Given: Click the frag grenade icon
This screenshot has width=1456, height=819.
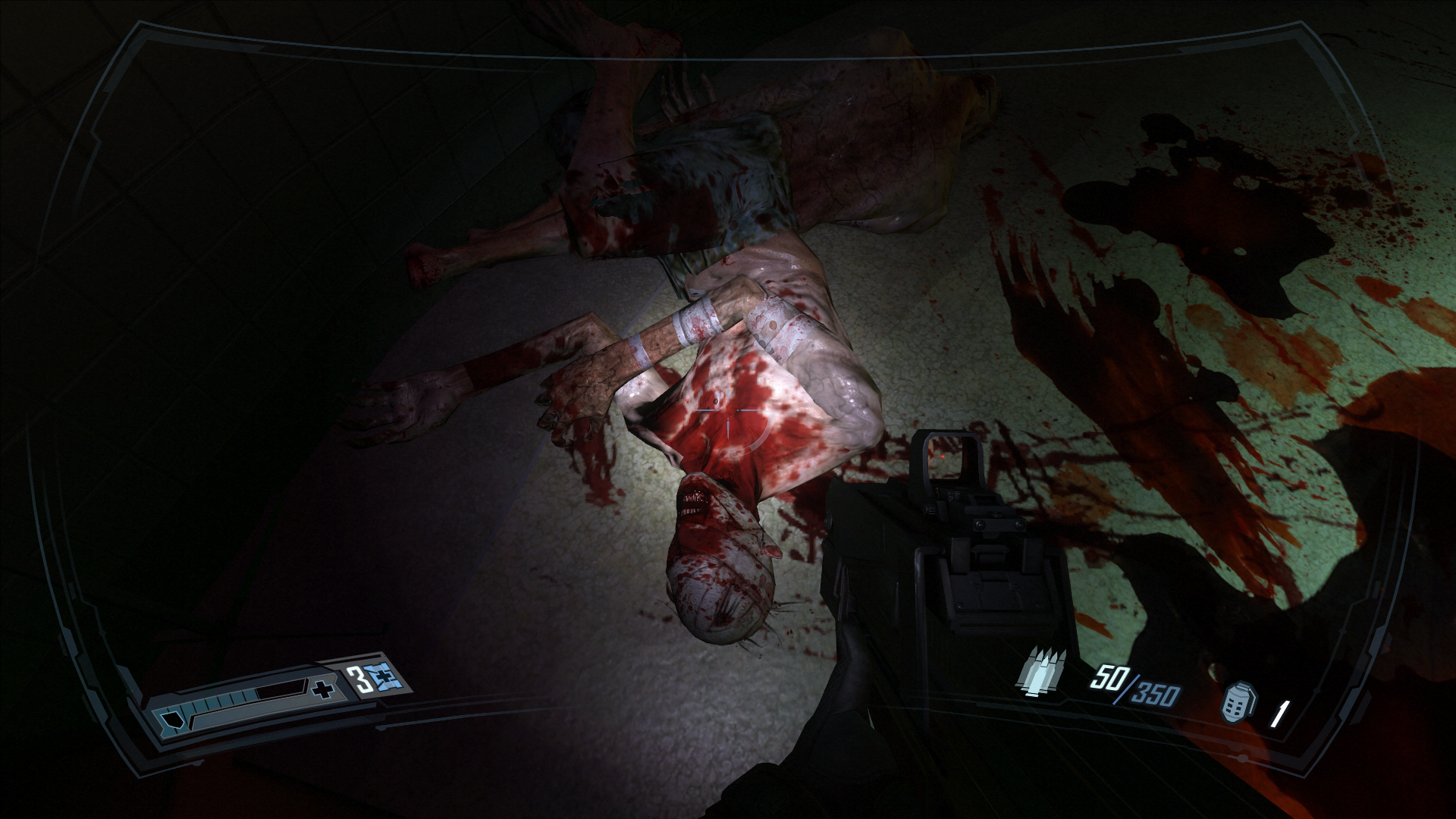Looking at the screenshot, I should coord(1238,701).
